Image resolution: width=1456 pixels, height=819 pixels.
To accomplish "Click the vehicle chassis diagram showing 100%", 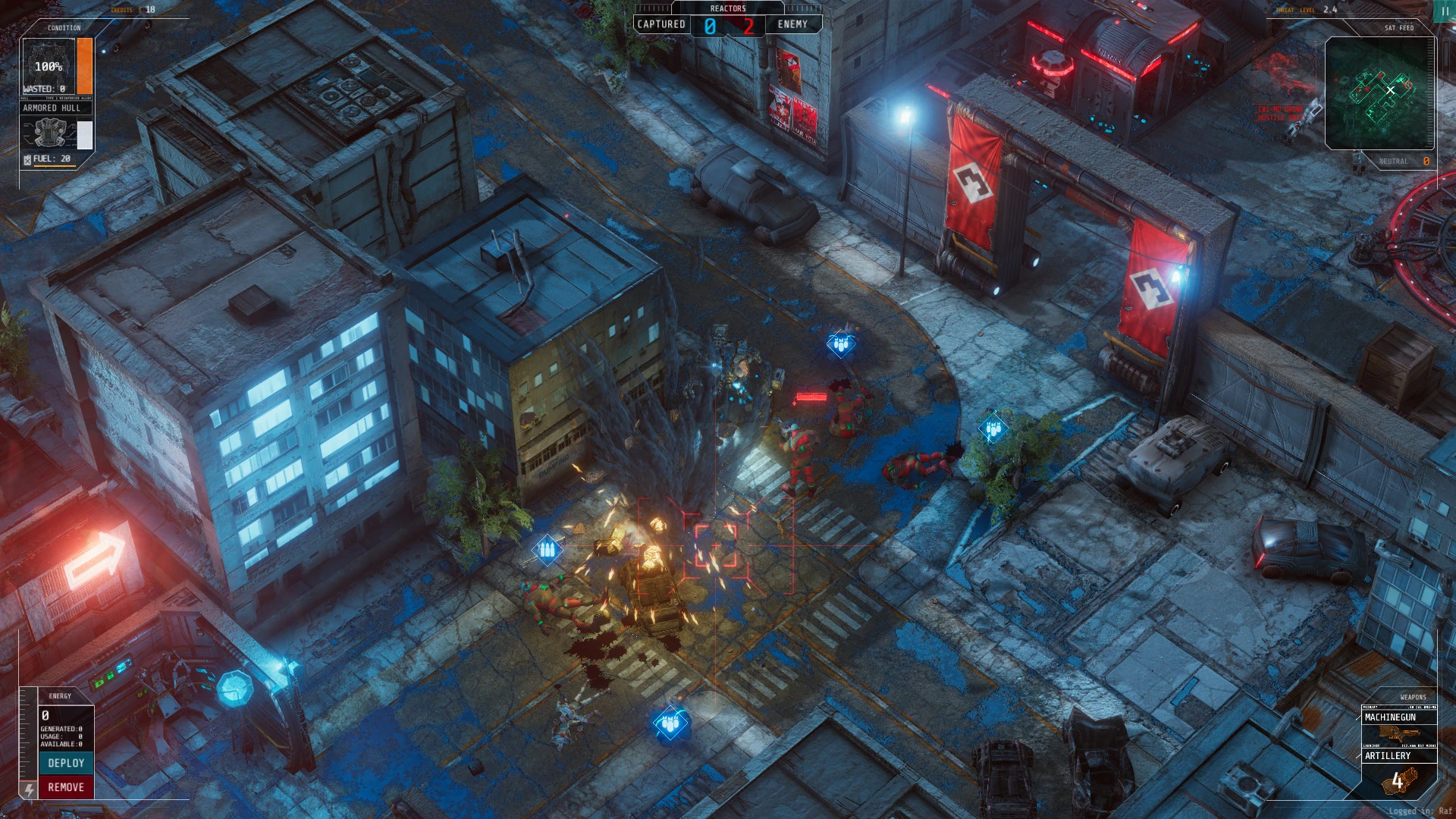I will [x=48, y=65].
